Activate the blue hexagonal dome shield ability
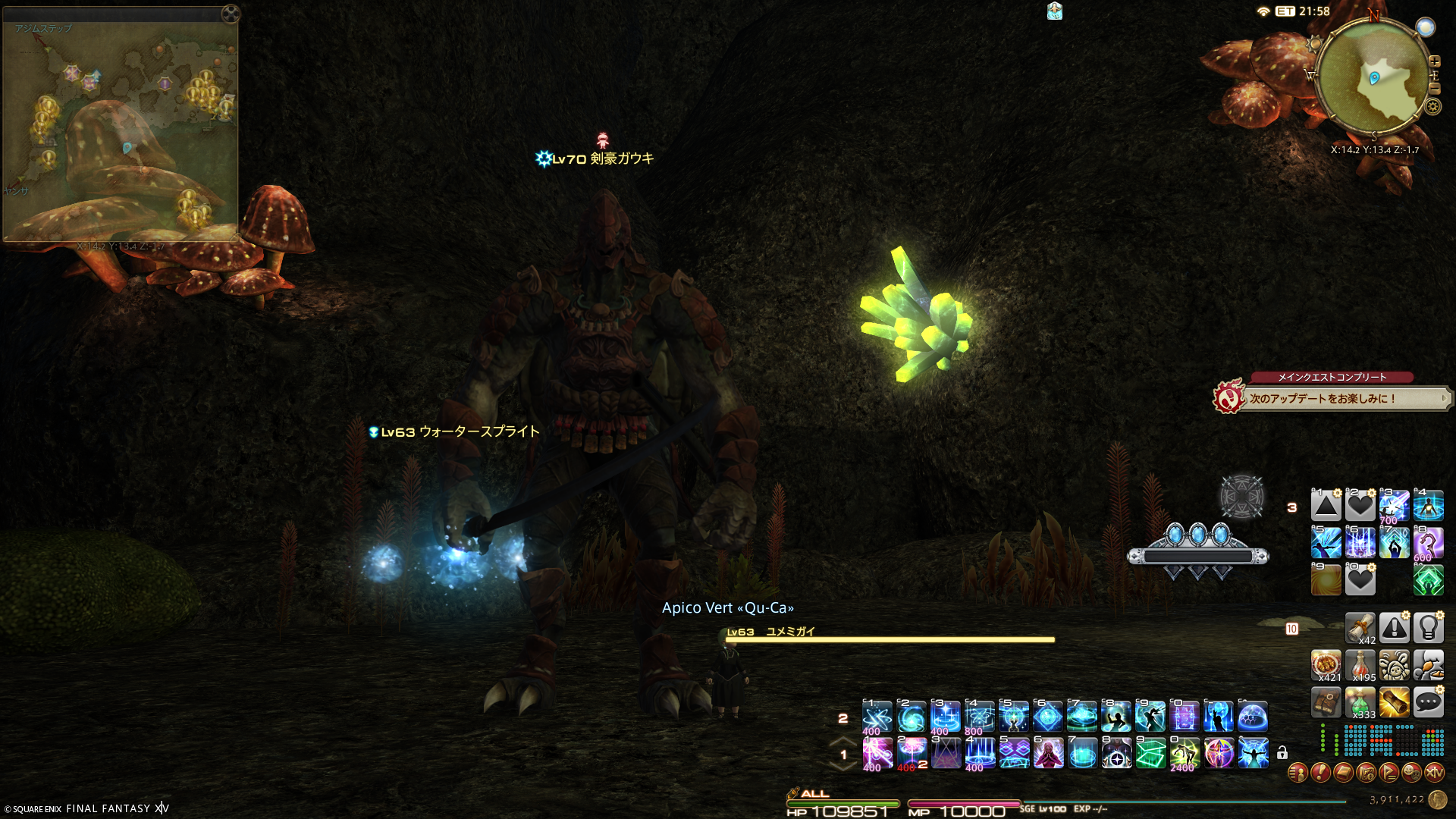1456x819 pixels. 1253,717
